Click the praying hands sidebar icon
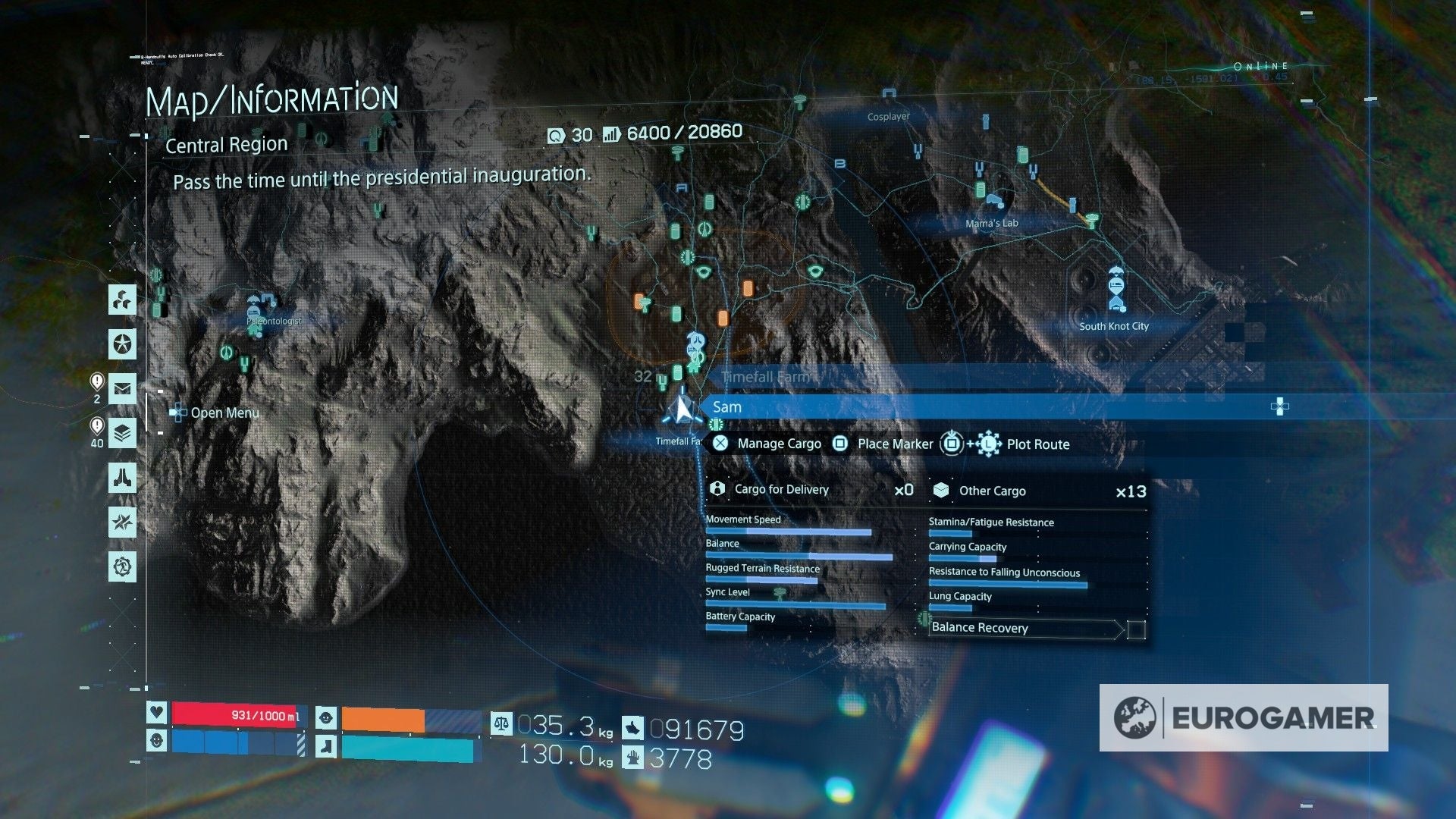The image size is (1456, 819). [123, 478]
